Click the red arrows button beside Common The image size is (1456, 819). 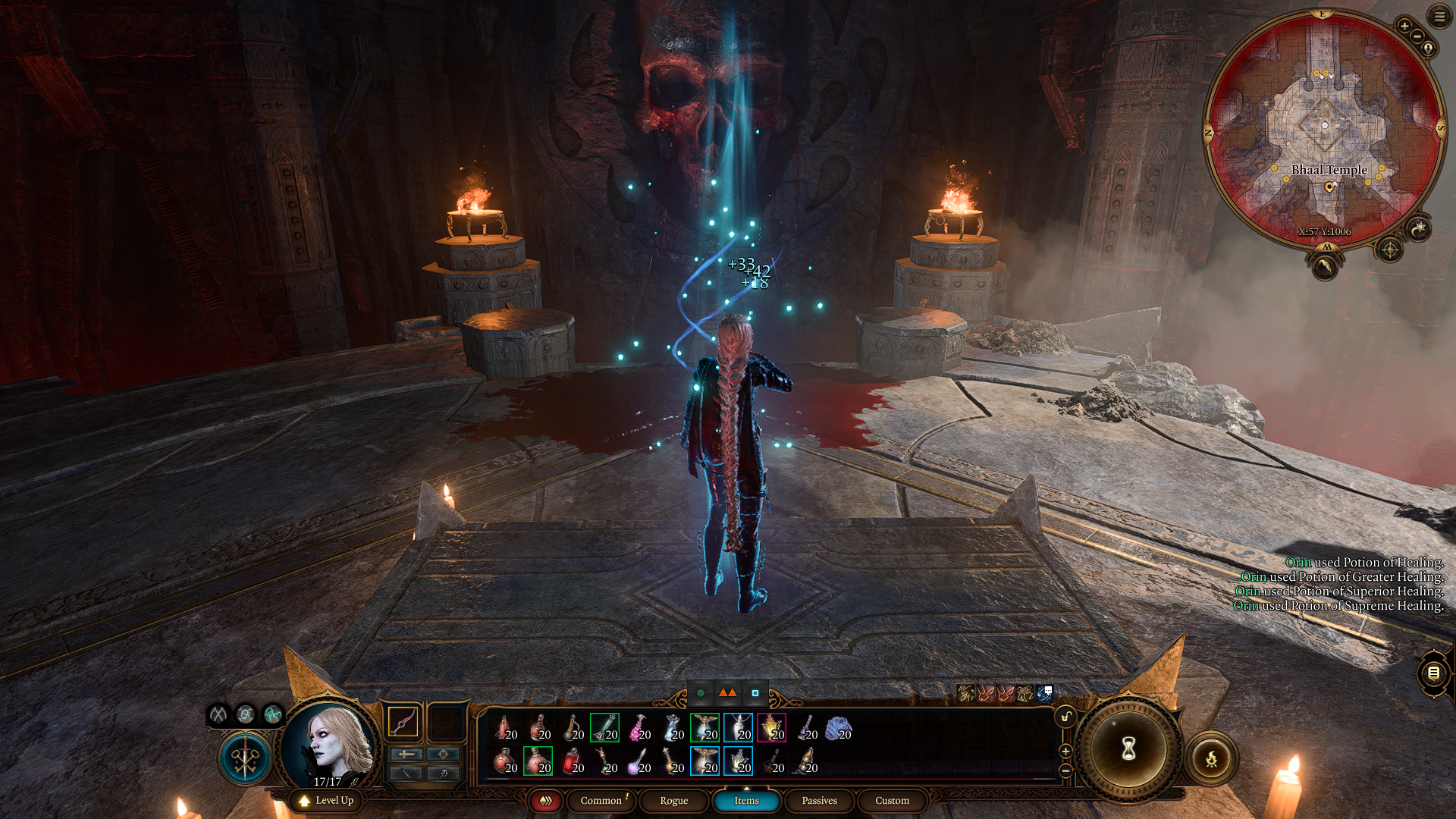tap(545, 801)
